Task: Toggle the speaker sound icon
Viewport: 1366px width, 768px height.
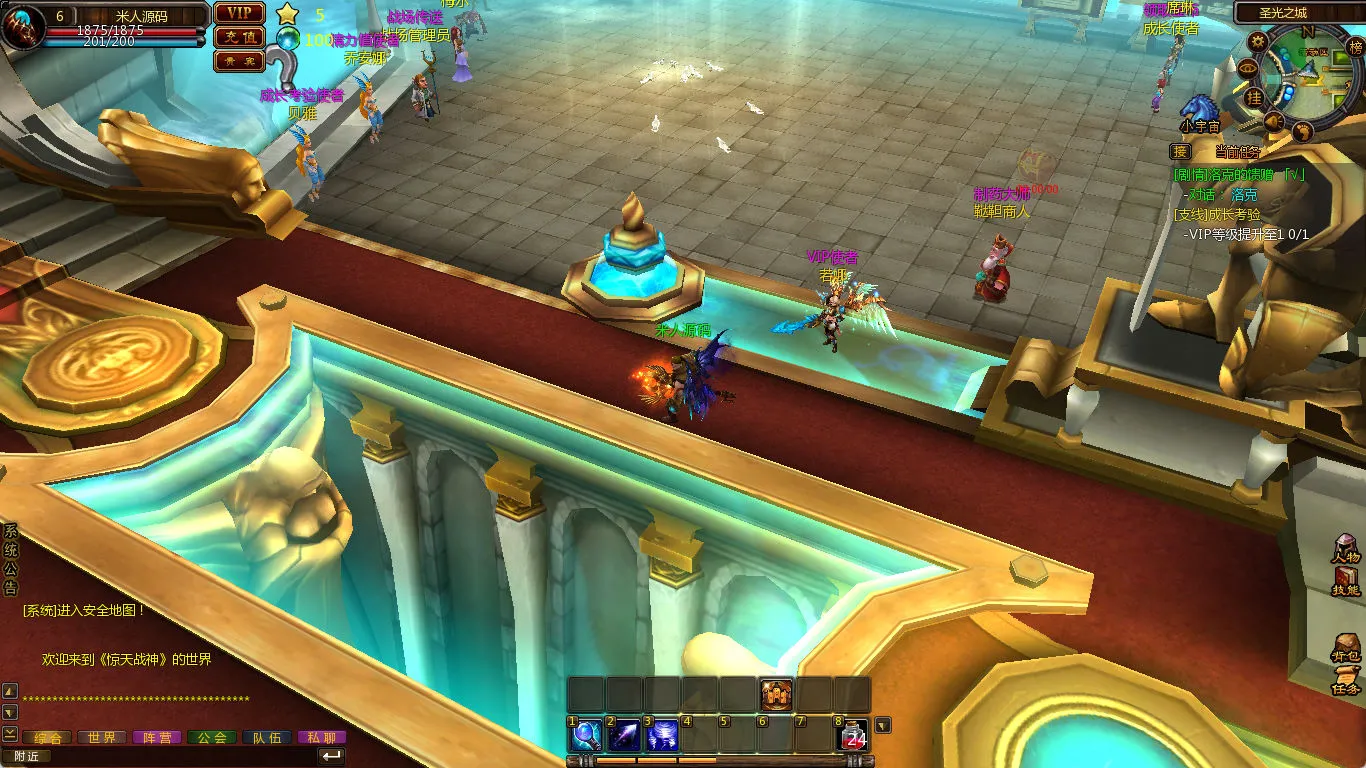Action: point(1274,121)
